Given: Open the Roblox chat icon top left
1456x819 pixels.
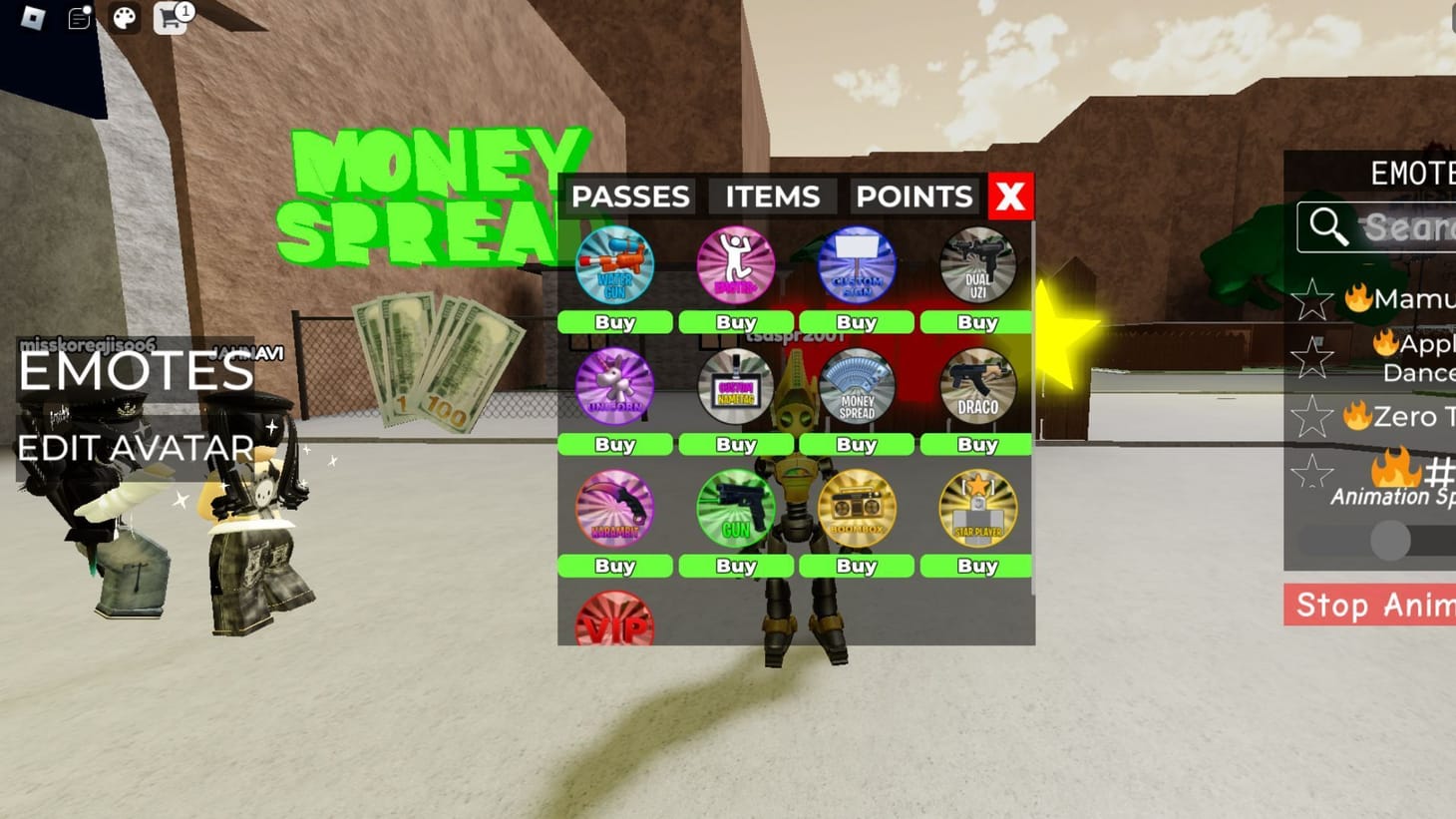Looking at the screenshot, I should tap(77, 19).
